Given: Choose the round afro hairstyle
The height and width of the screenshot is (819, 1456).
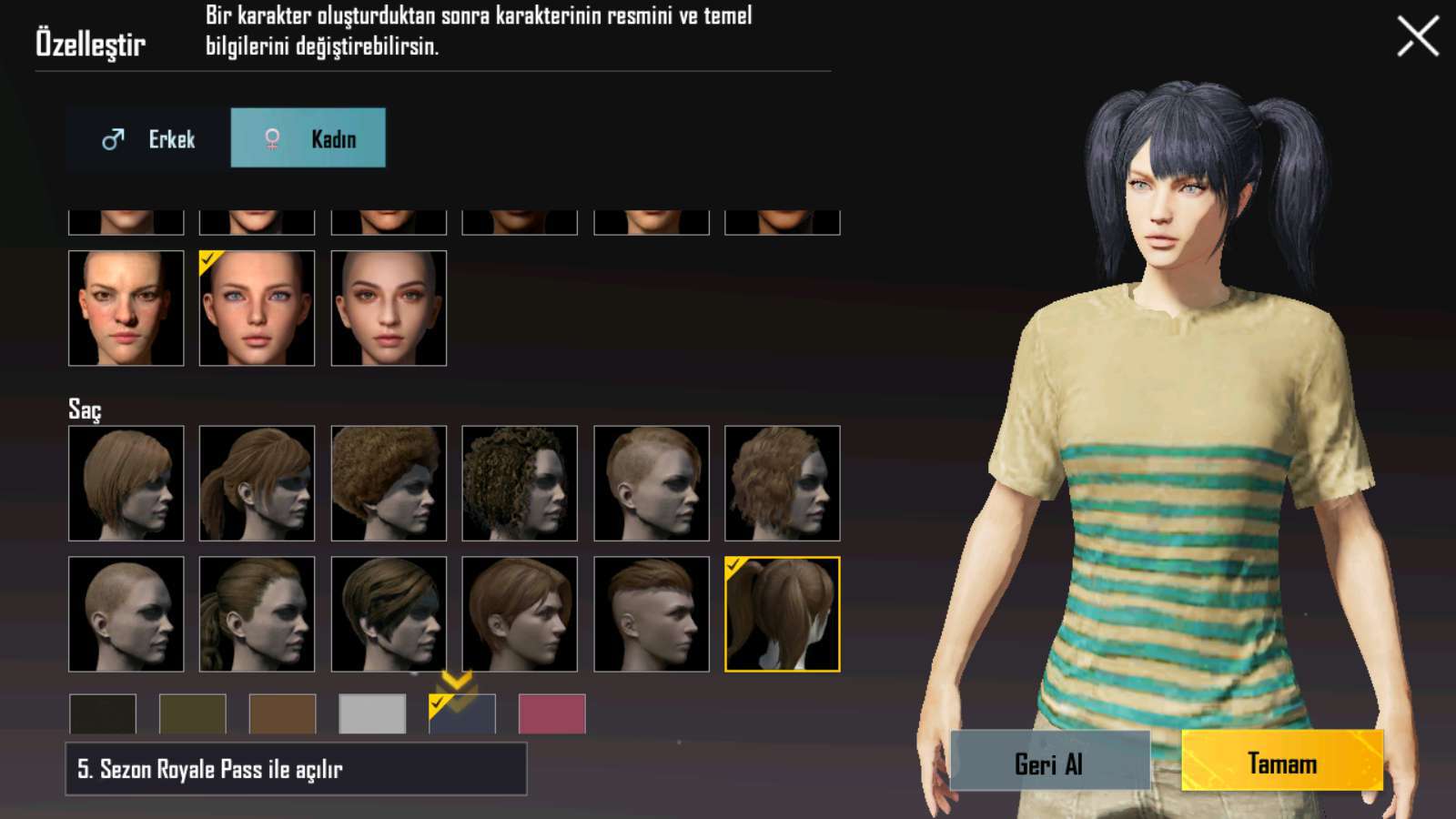Looking at the screenshot, I should coord(389,483).
